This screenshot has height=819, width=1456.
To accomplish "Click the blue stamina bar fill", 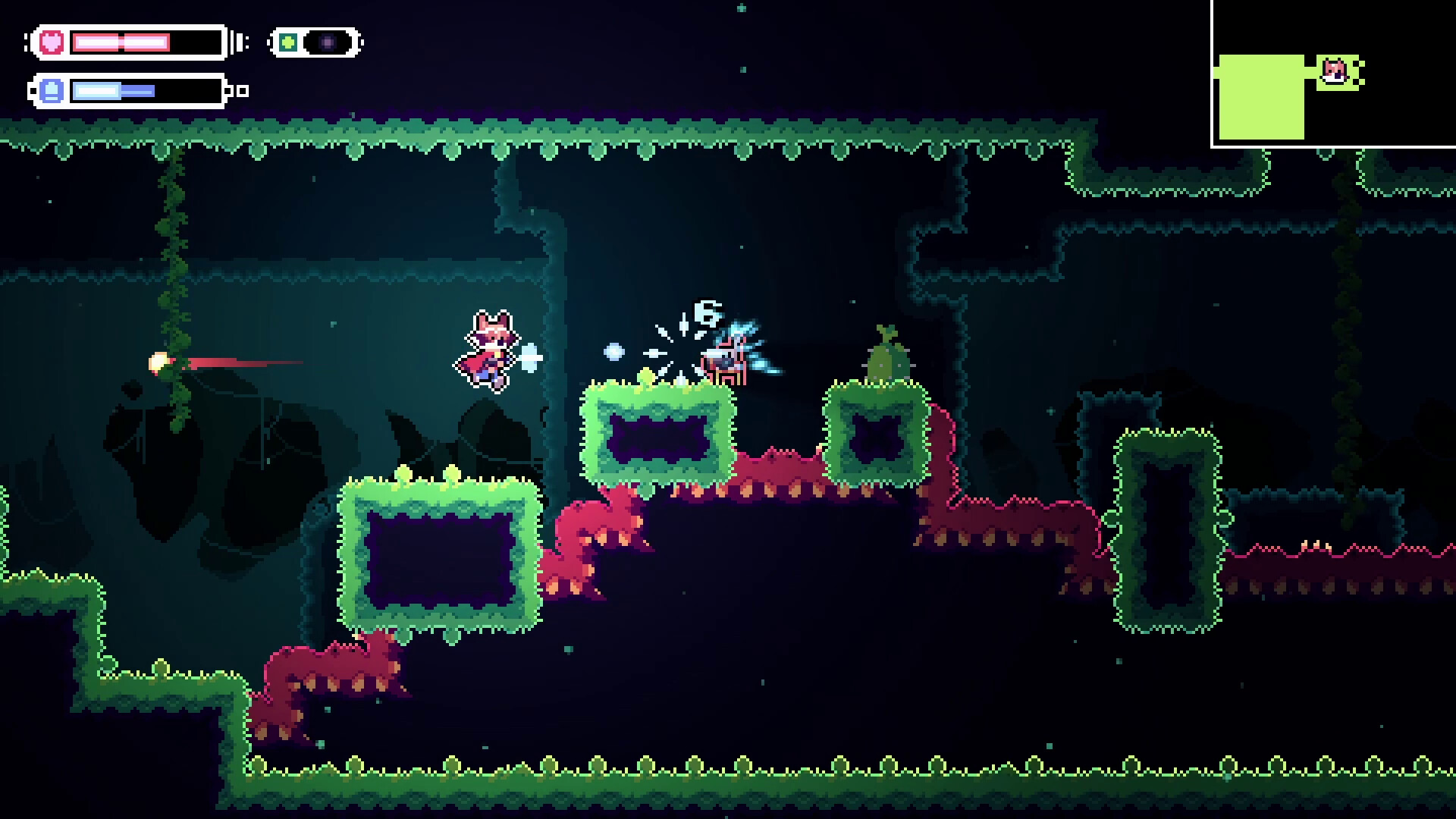I will [114, 91].
